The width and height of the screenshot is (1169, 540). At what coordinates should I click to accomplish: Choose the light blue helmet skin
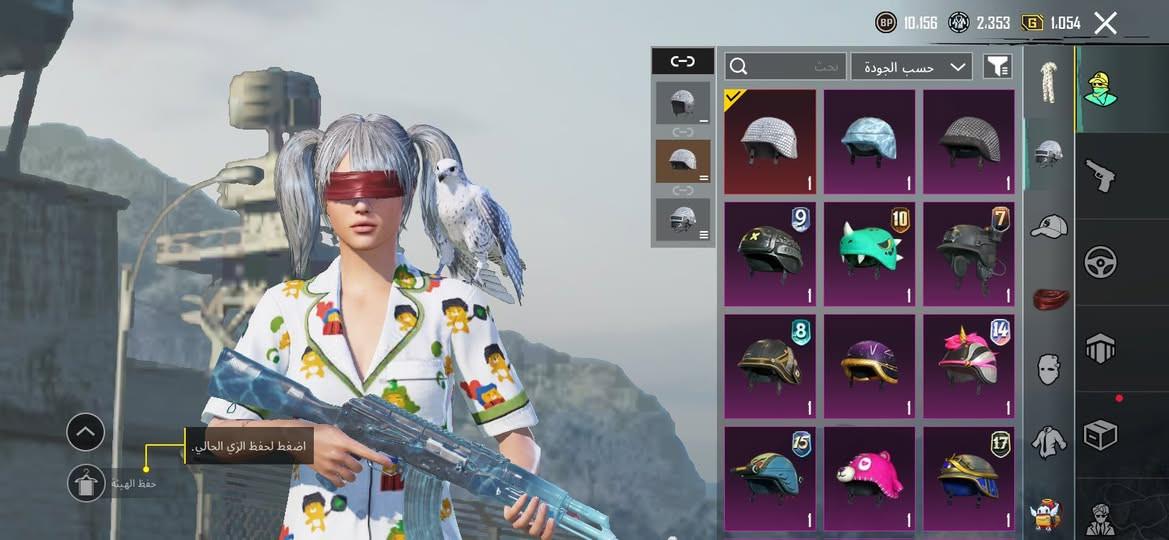click(869, 141)
